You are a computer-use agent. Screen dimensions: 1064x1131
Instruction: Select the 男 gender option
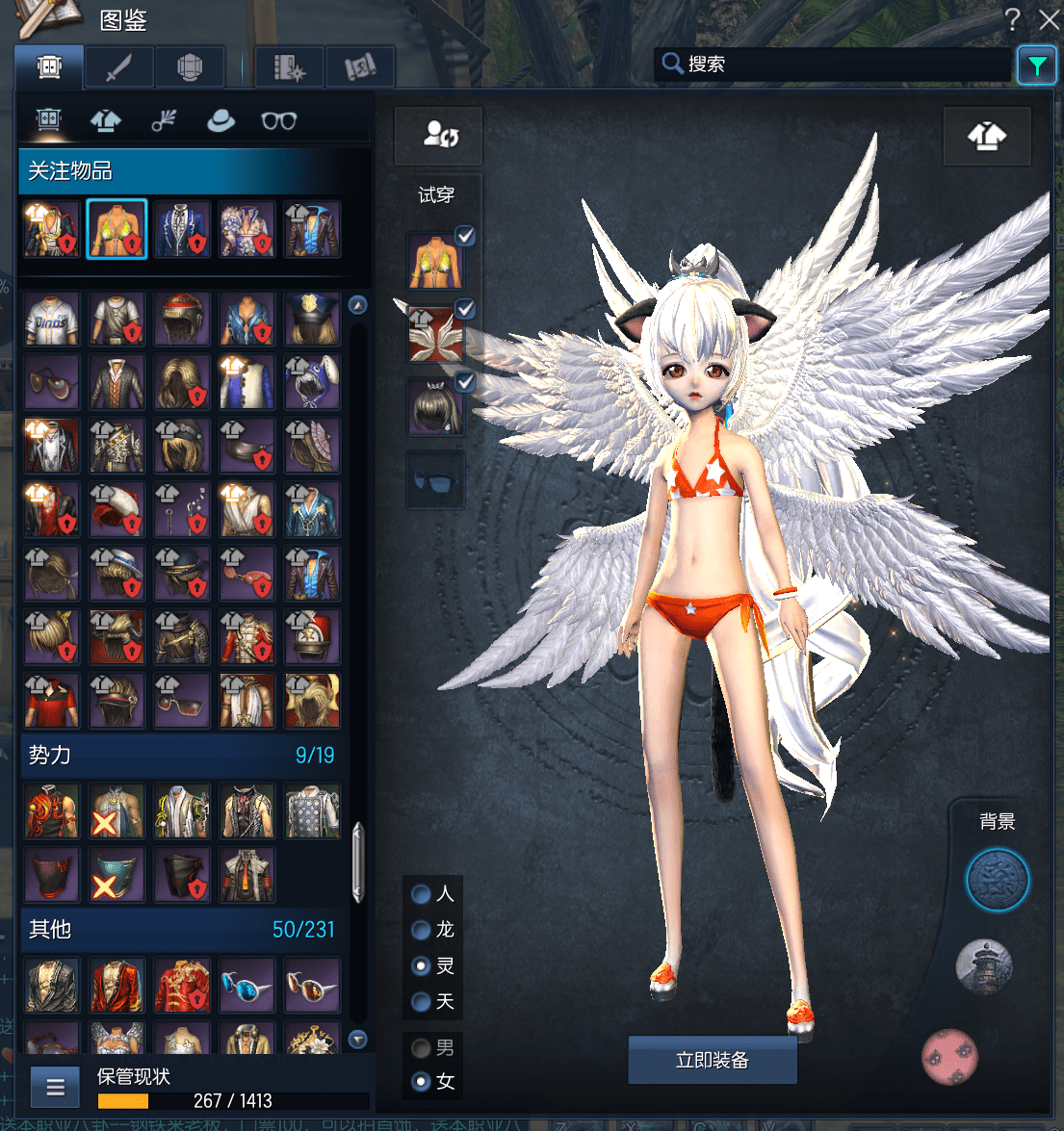421,1047
